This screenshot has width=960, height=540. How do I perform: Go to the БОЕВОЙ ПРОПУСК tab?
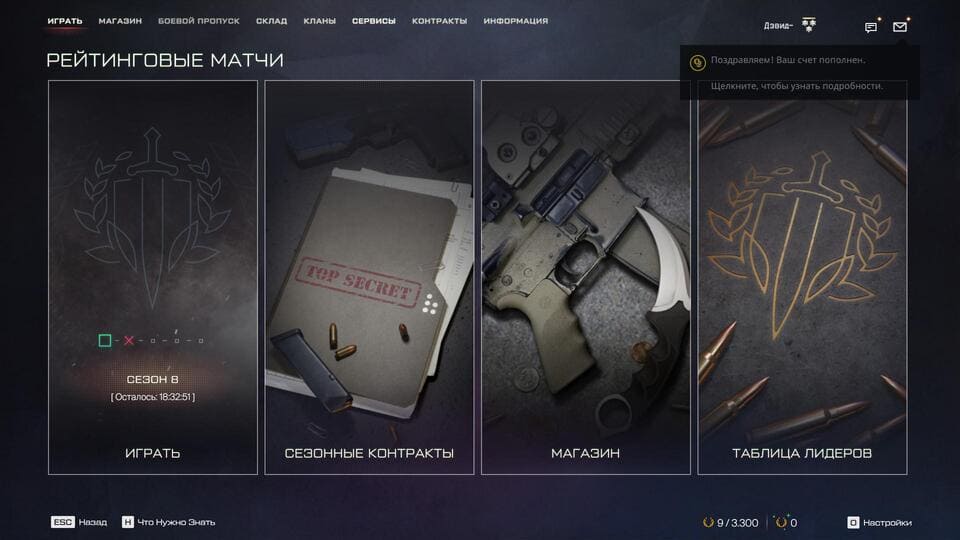(199, 21)
